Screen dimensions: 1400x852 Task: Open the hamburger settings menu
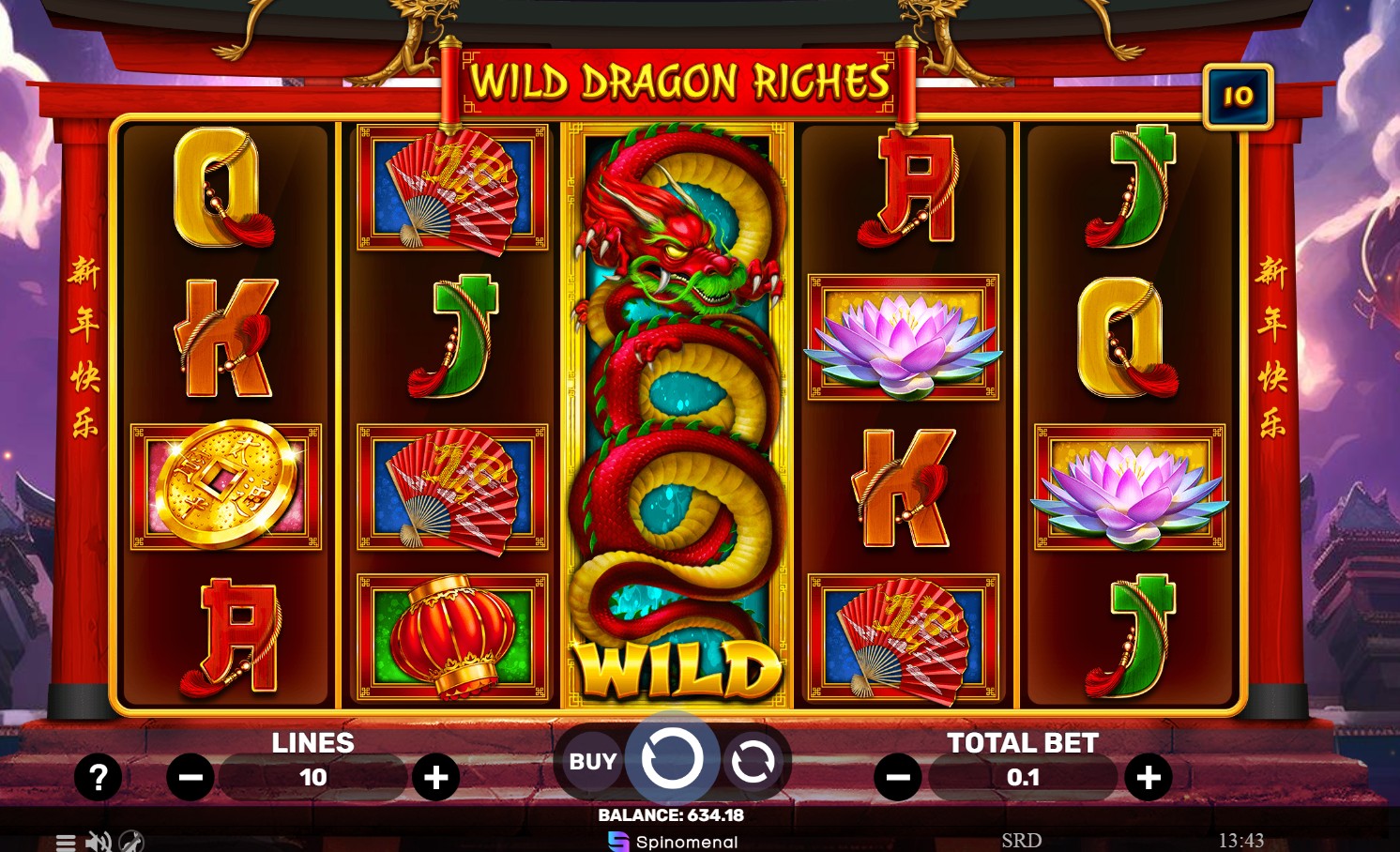64,842
